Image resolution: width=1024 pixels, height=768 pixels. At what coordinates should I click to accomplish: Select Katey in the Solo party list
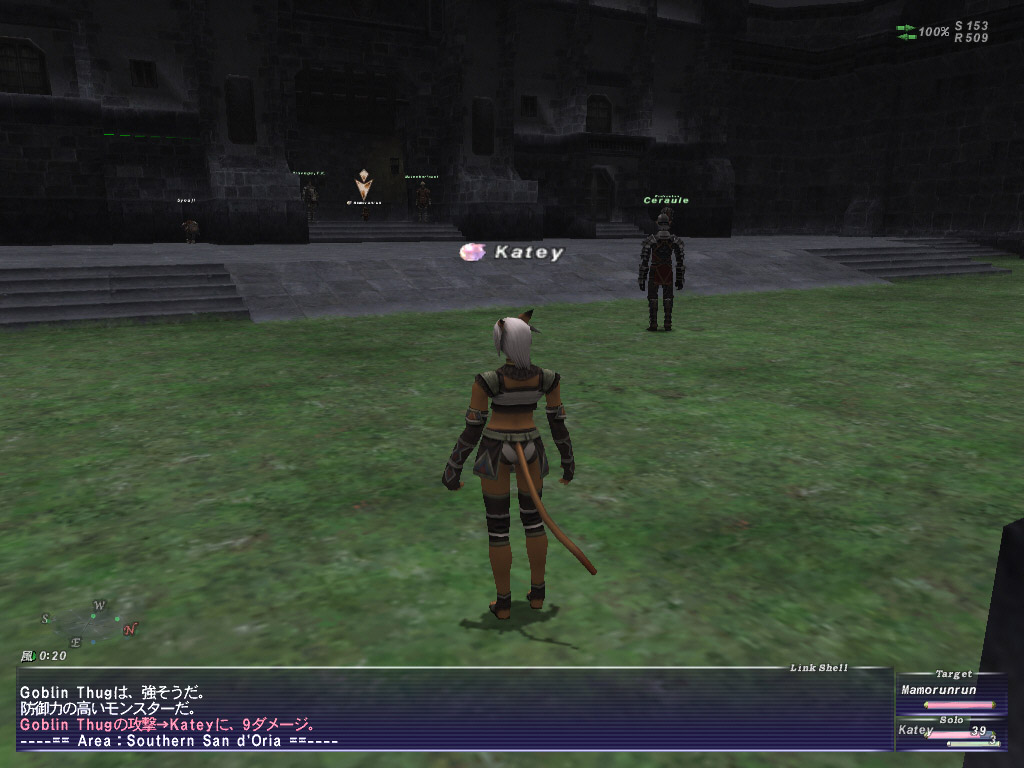[916, 731]
